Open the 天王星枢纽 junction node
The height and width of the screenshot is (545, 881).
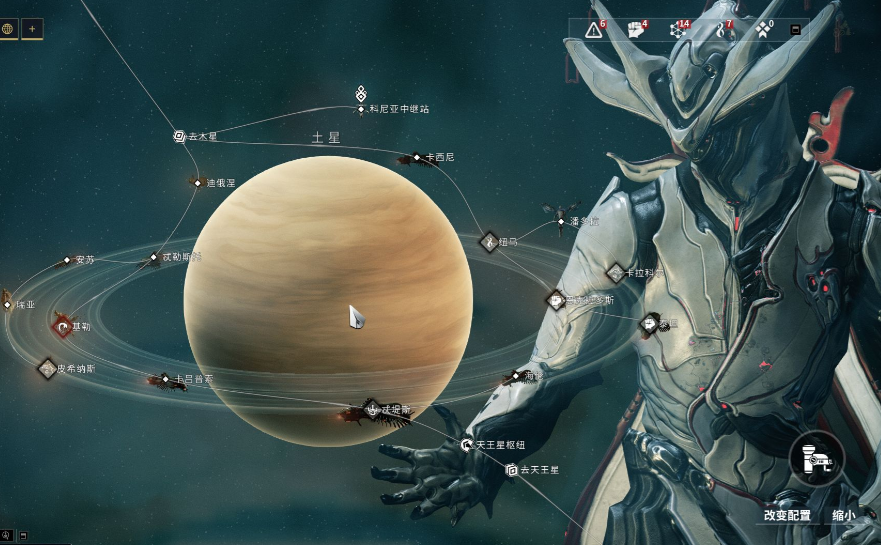click(466, 444)
